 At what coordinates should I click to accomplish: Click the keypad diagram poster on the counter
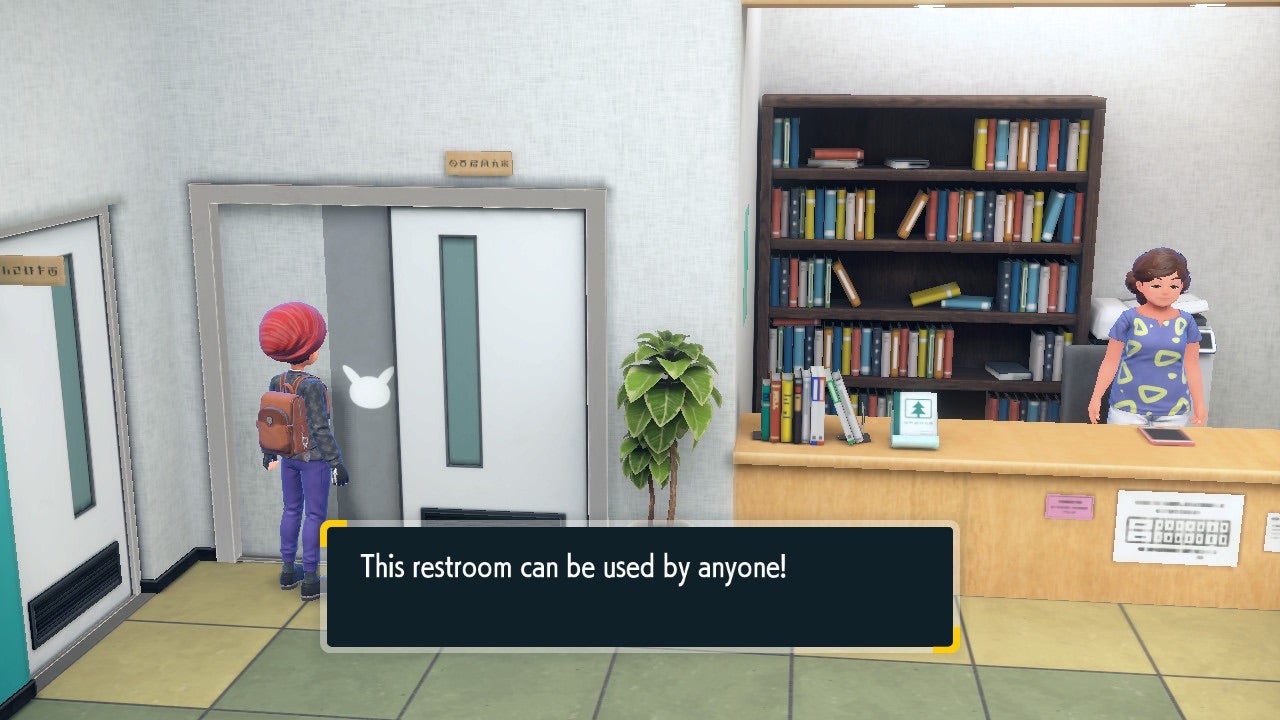point(1180,527)
